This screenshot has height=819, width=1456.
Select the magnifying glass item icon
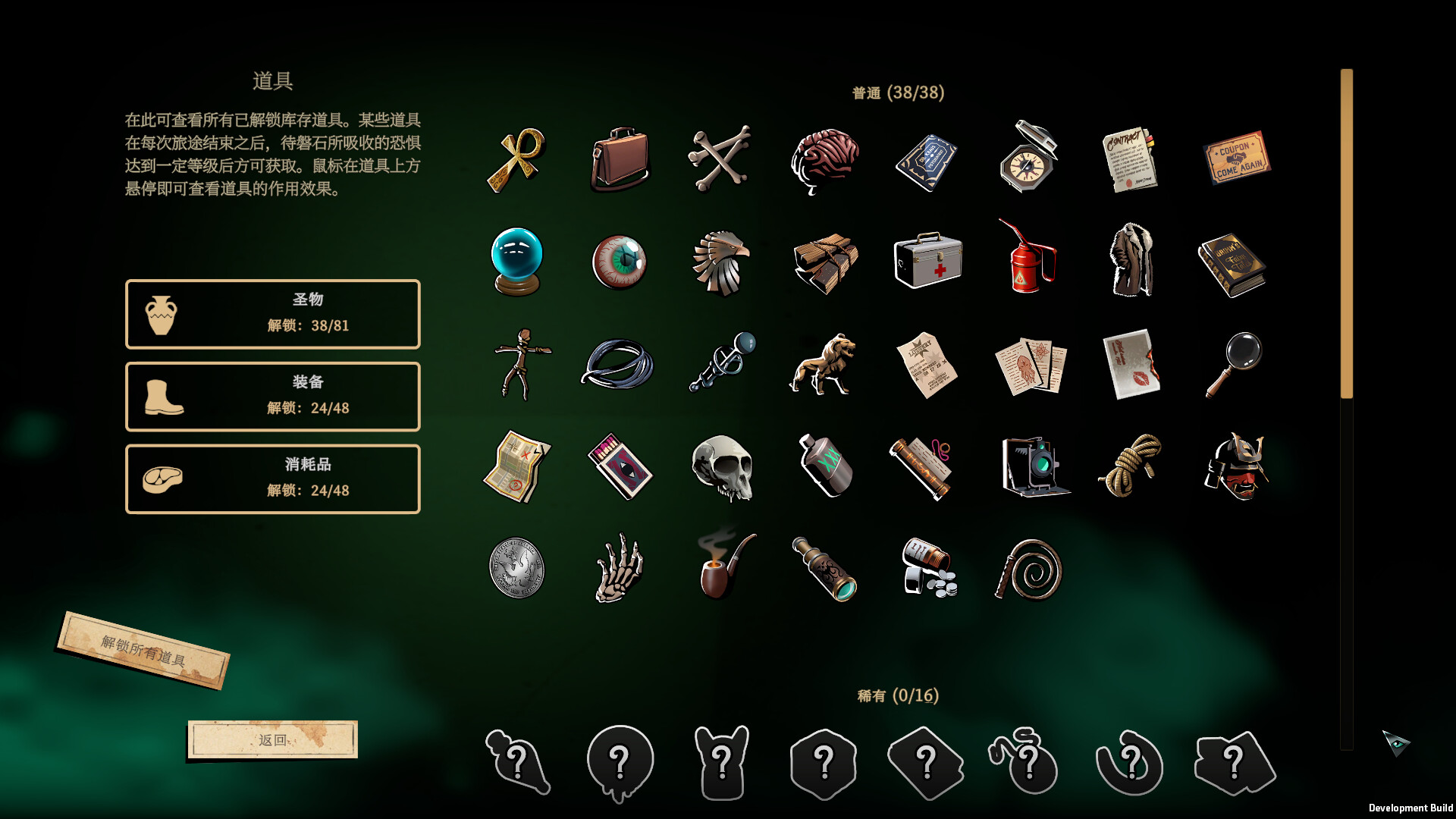1236,364
